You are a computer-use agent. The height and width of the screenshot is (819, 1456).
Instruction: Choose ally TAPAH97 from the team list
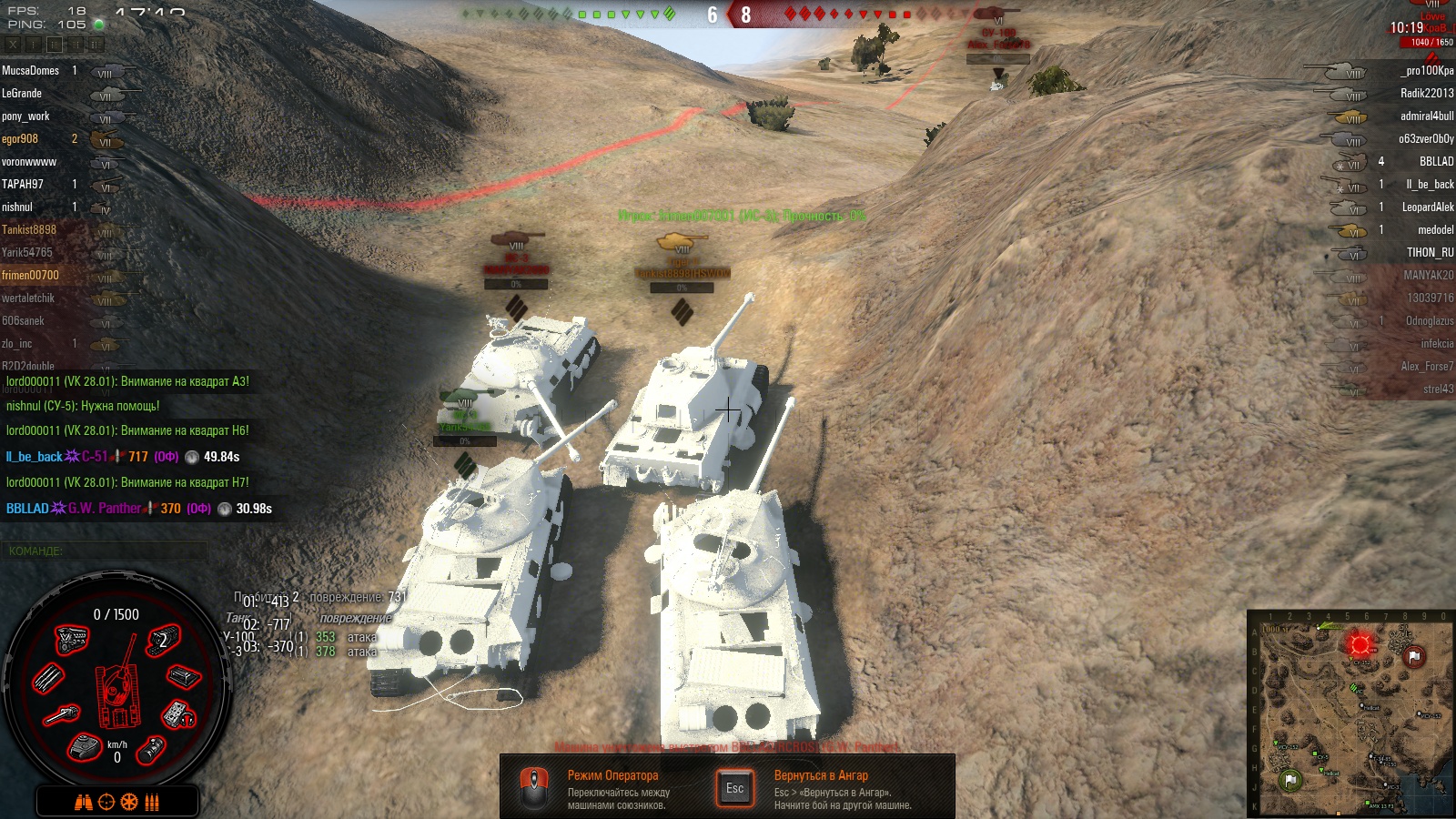coord(23,184)
